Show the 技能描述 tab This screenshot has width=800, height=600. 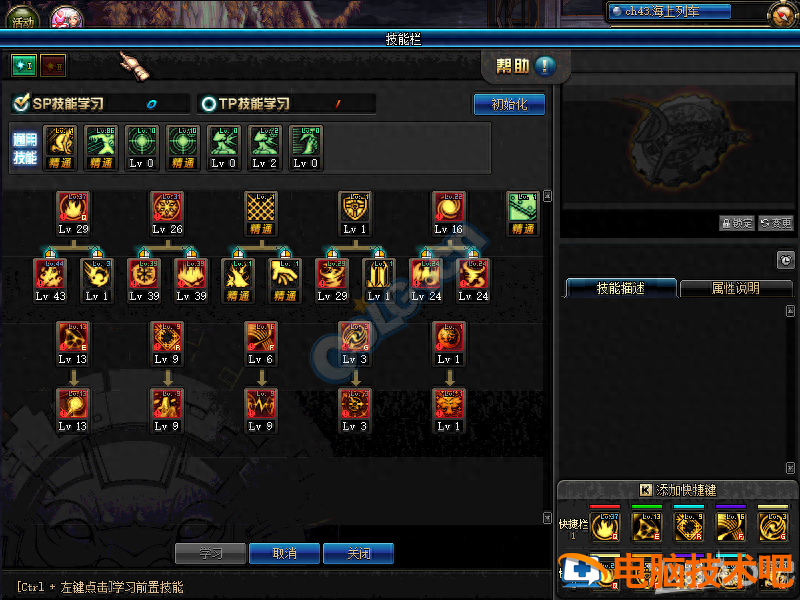coord(621,288)
